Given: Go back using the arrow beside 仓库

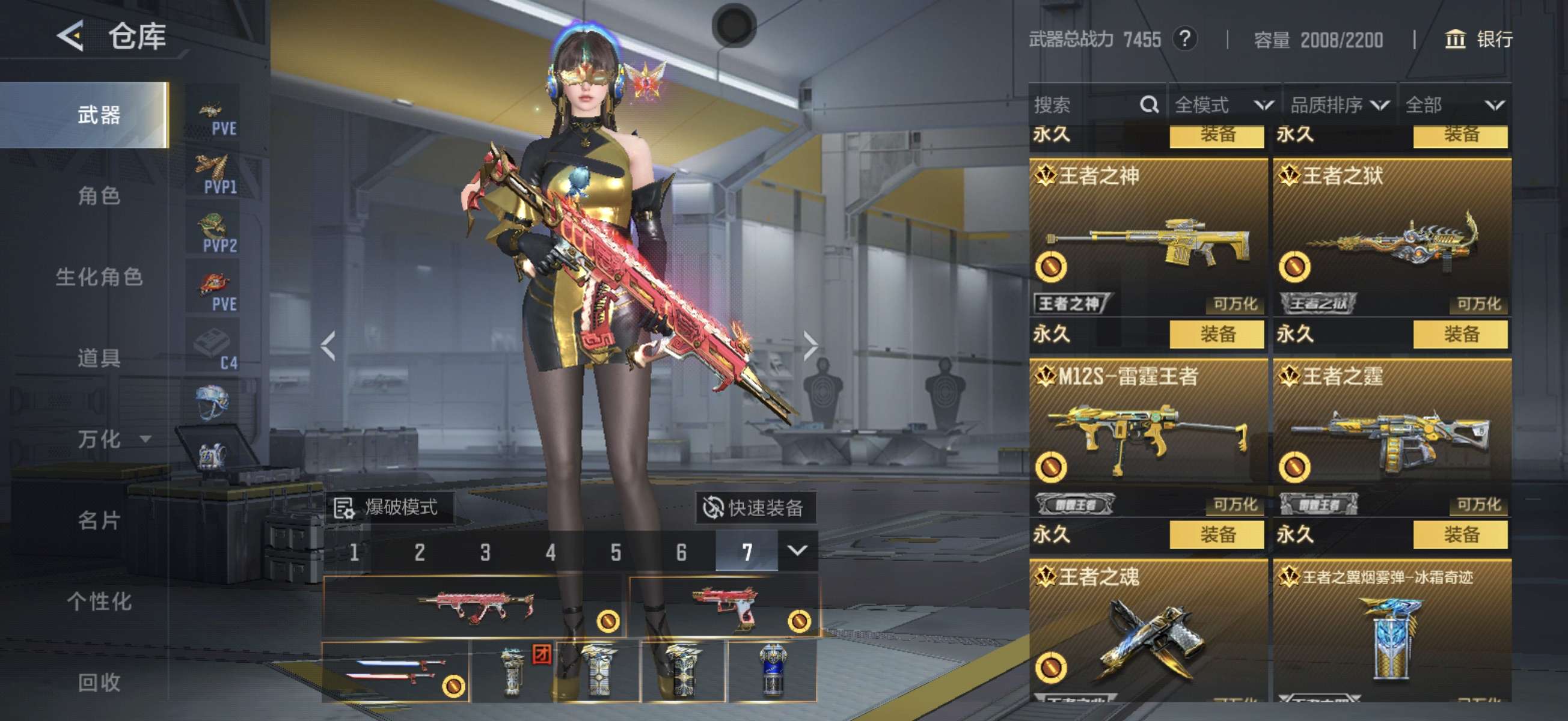Looking at the screenshot, I should coord(70,37).
